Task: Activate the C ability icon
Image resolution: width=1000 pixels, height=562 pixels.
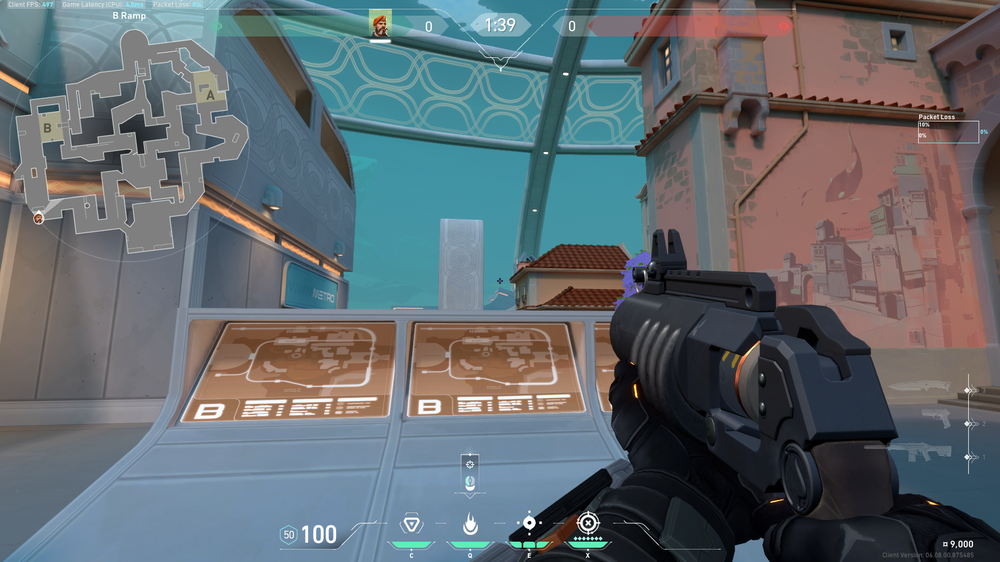Action: (x=410, y=524)
